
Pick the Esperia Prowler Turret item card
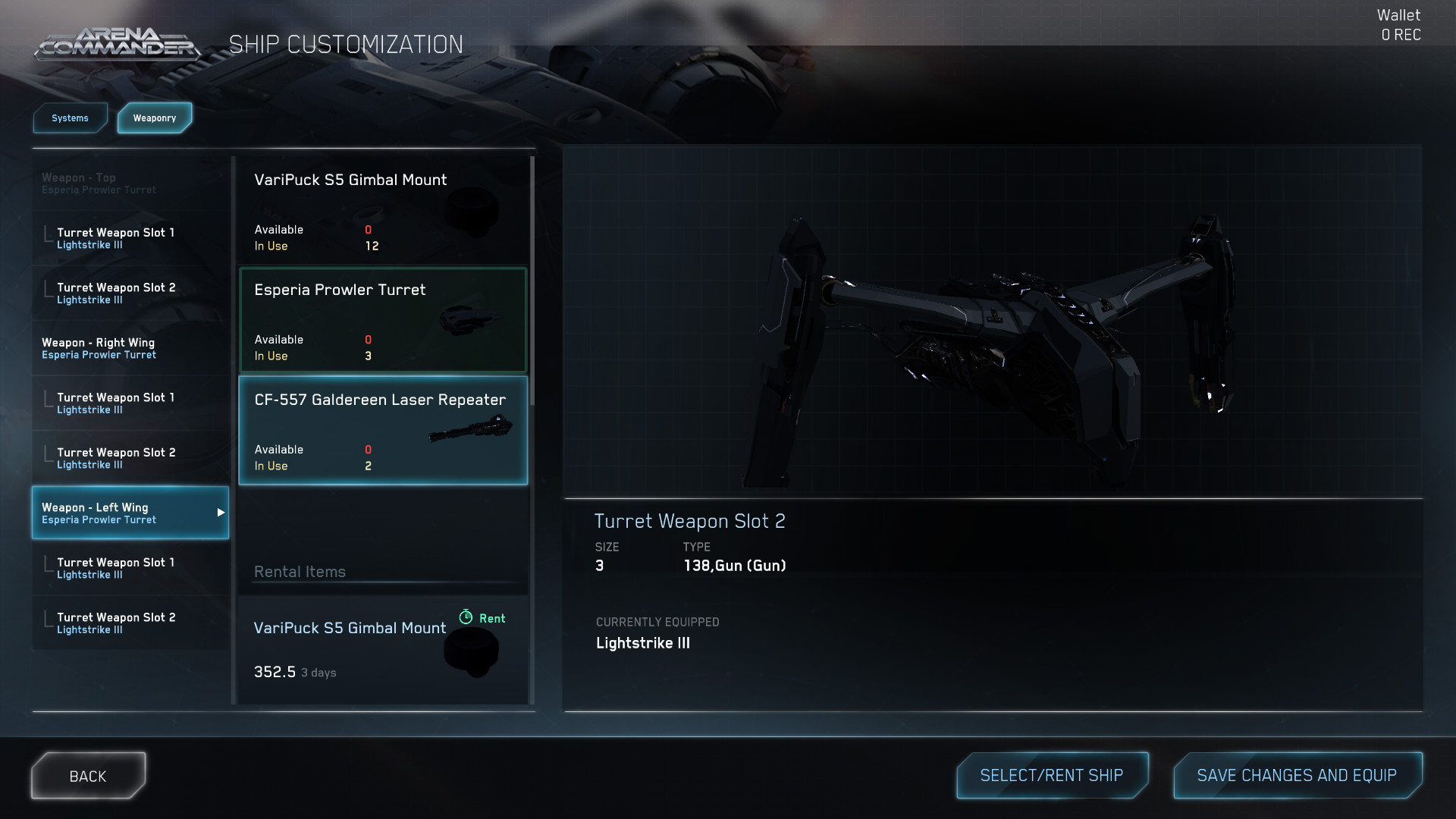click(x=383, y=320)
